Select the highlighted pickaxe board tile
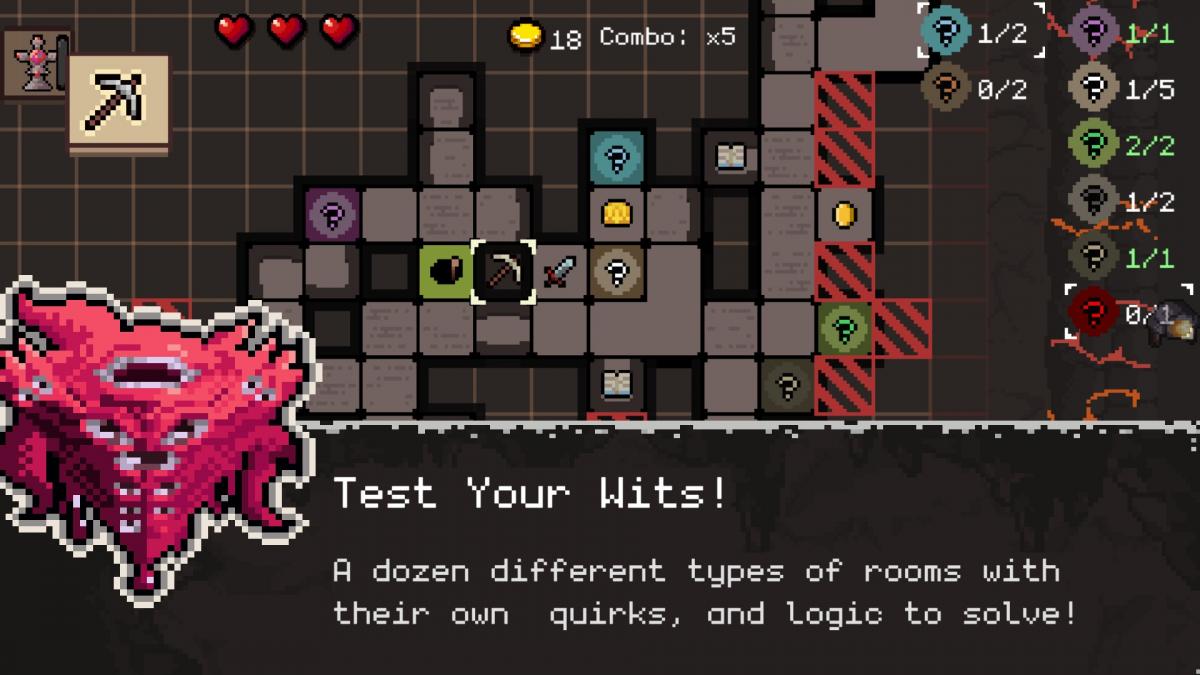1200x675 pixels. pyautogui.click(x=503, y=271)
